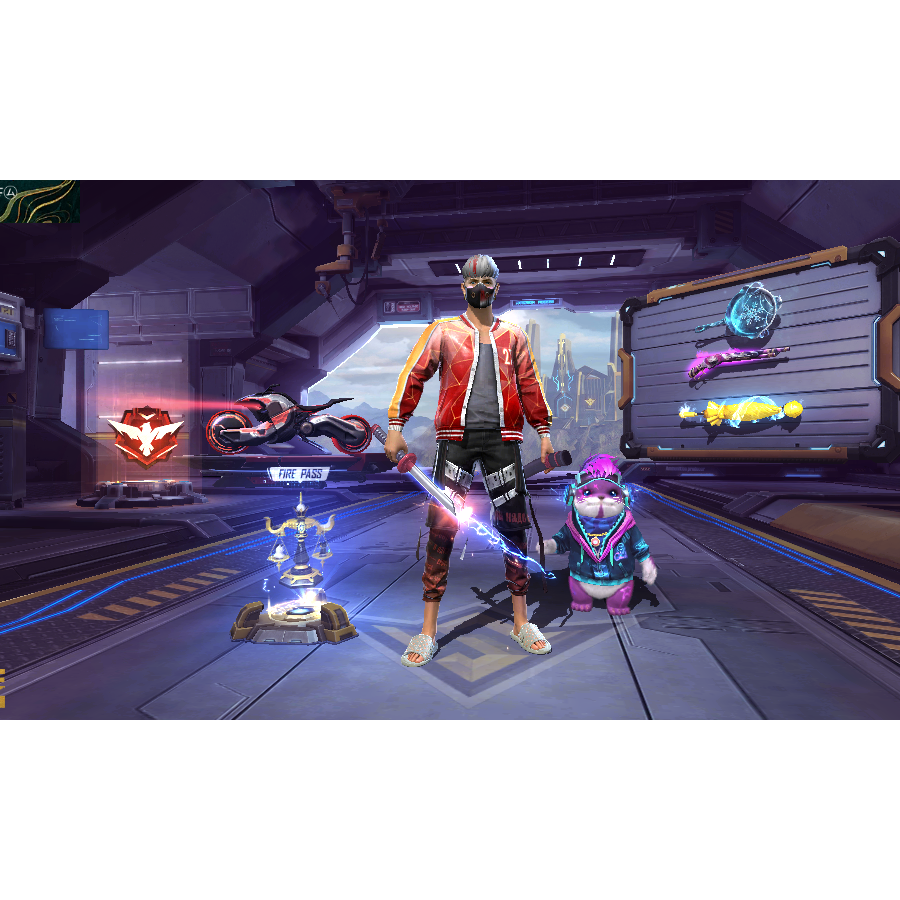Open the Fire Pass label
Screen dimensions: 900x900
tap(299, 474)
